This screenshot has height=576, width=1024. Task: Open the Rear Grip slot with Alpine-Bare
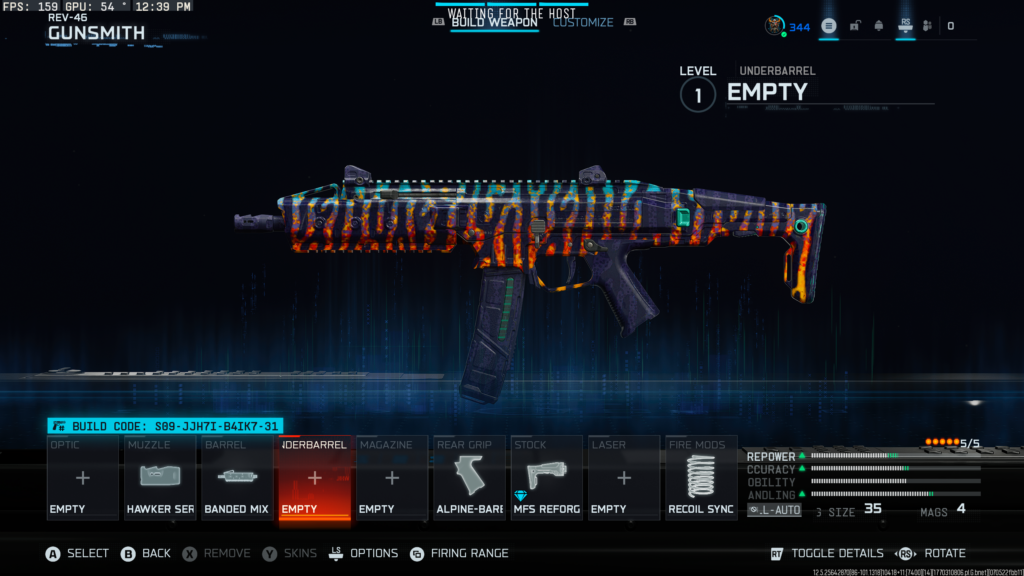click(469, 478)
